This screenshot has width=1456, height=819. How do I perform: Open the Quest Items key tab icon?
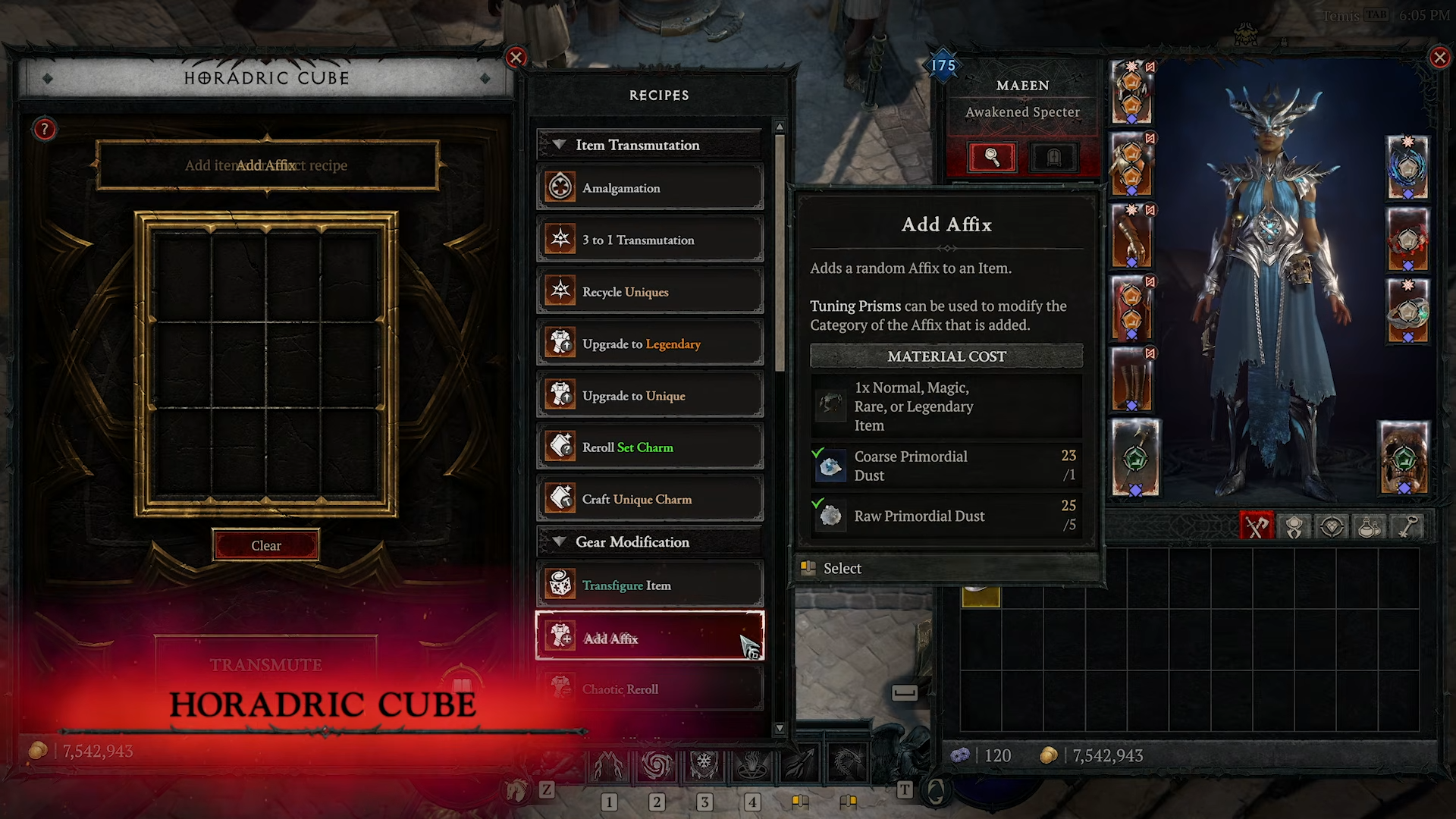click(1408, 526)
